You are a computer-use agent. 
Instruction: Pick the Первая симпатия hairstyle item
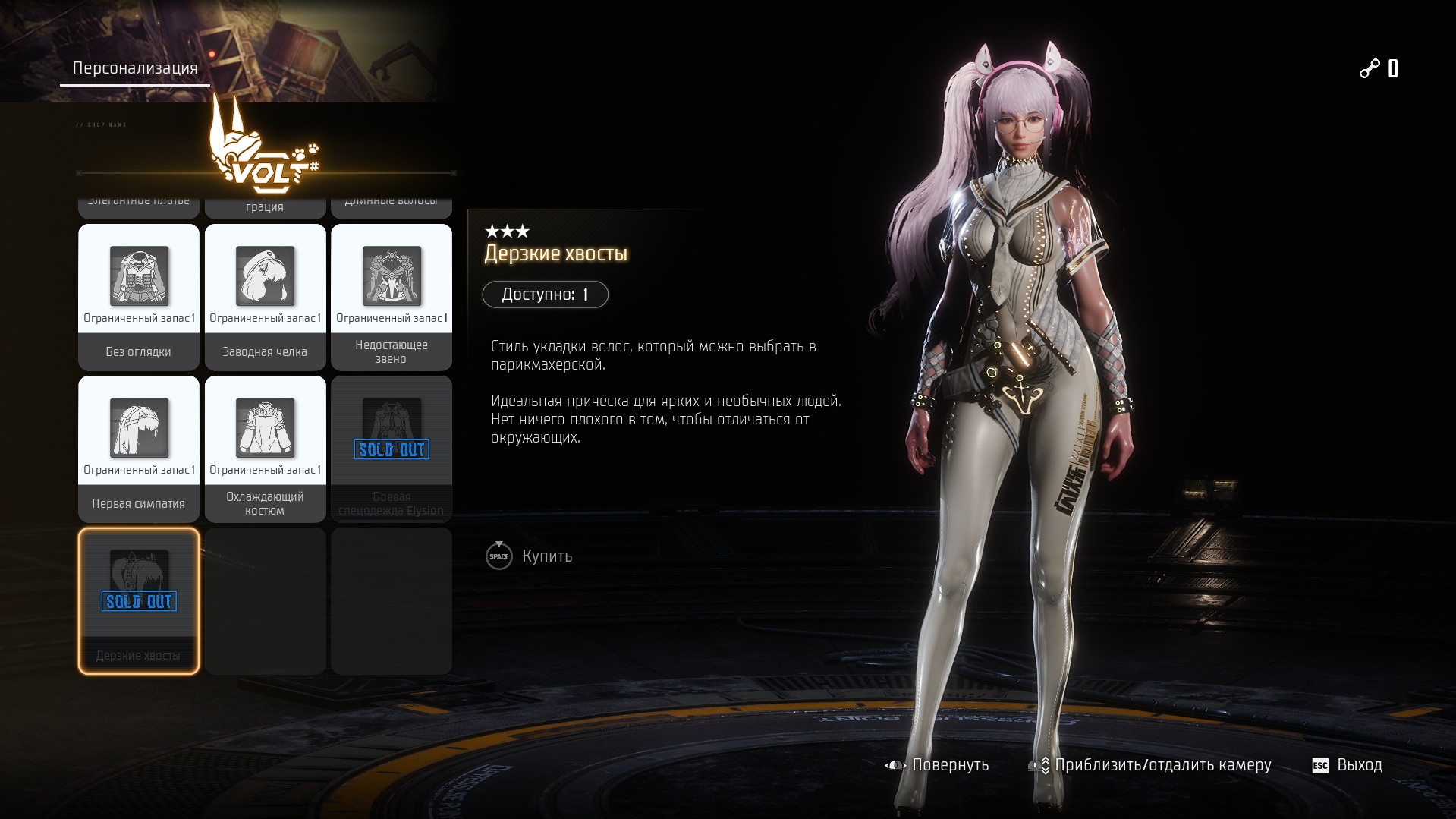tap(139, 449)
